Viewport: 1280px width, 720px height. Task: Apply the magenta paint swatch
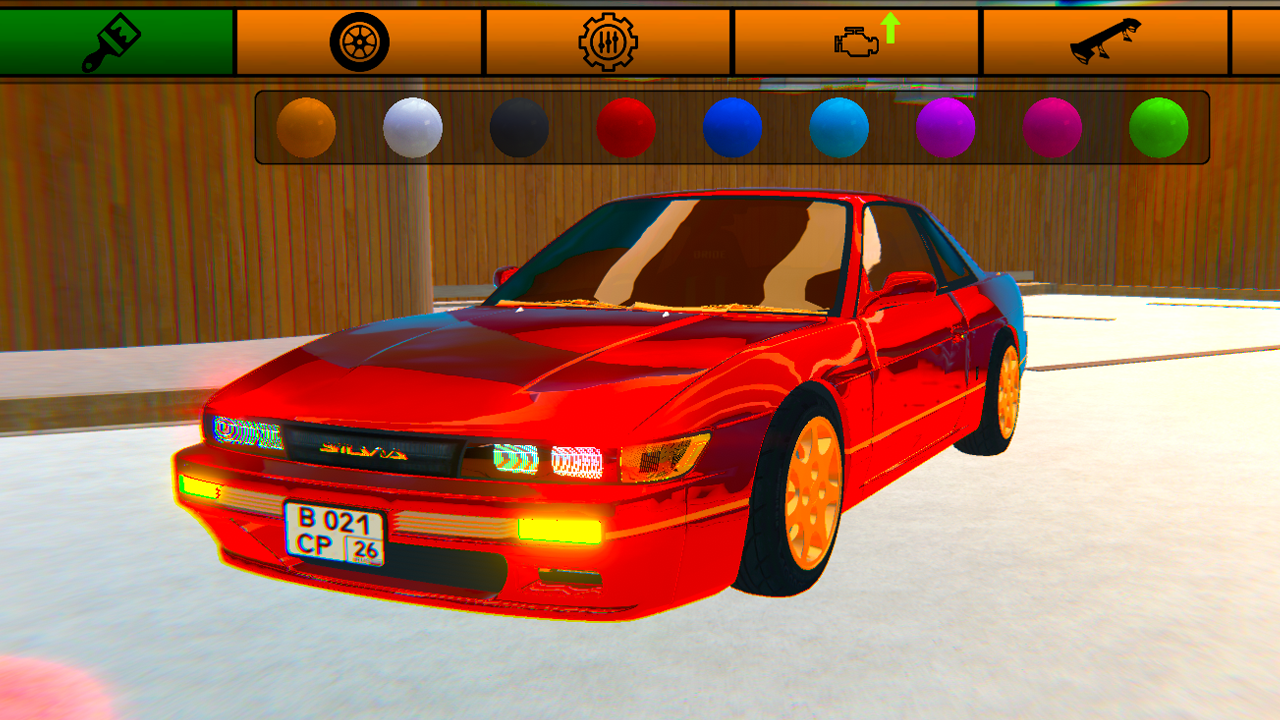[x=1053, y=127]
